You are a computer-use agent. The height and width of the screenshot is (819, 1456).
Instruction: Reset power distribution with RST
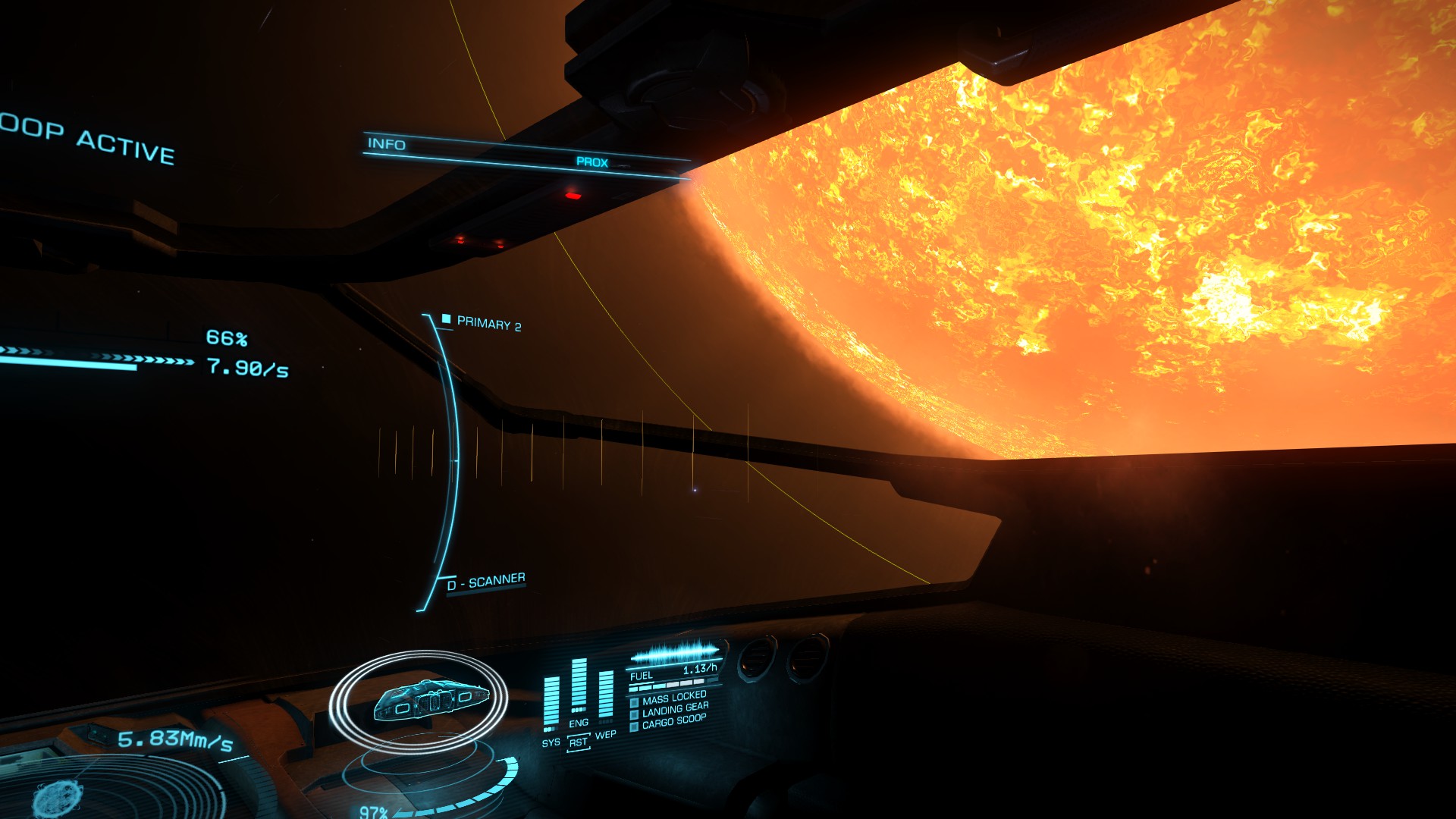[578, 742]
